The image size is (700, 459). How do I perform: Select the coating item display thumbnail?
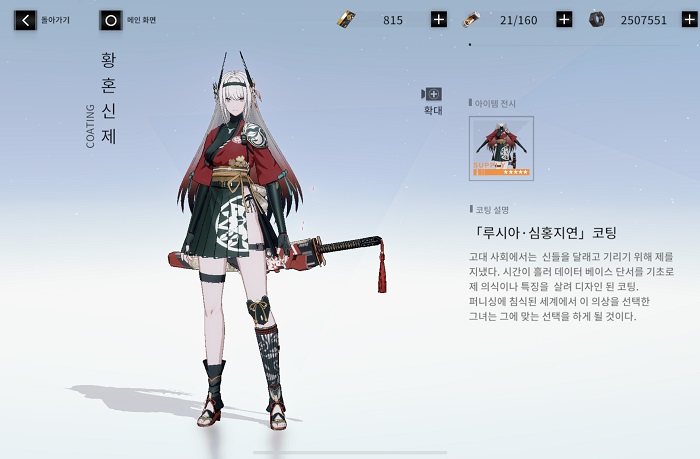coord(501,148)
